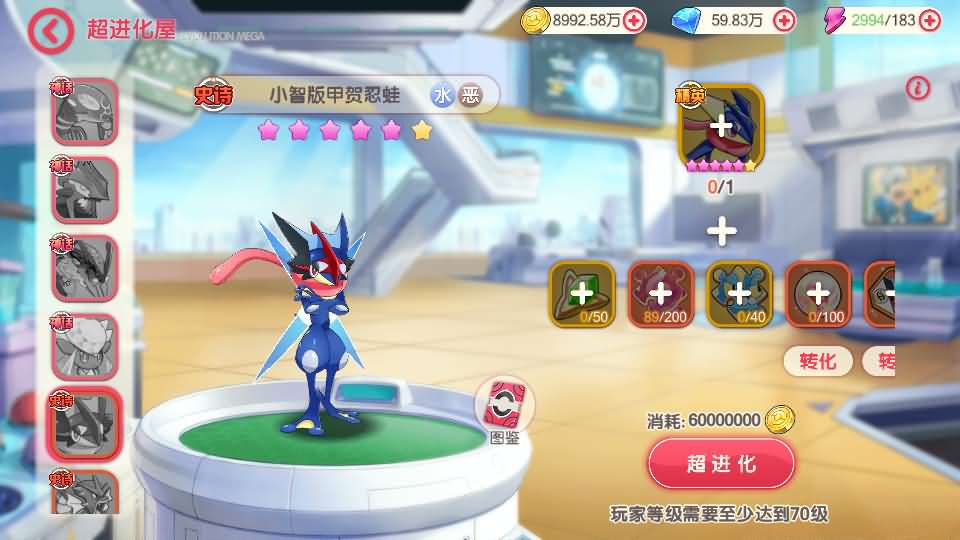Tap the 水 water type badge
This screenshot has width=960, height=540.
click(x=443, y=95)
